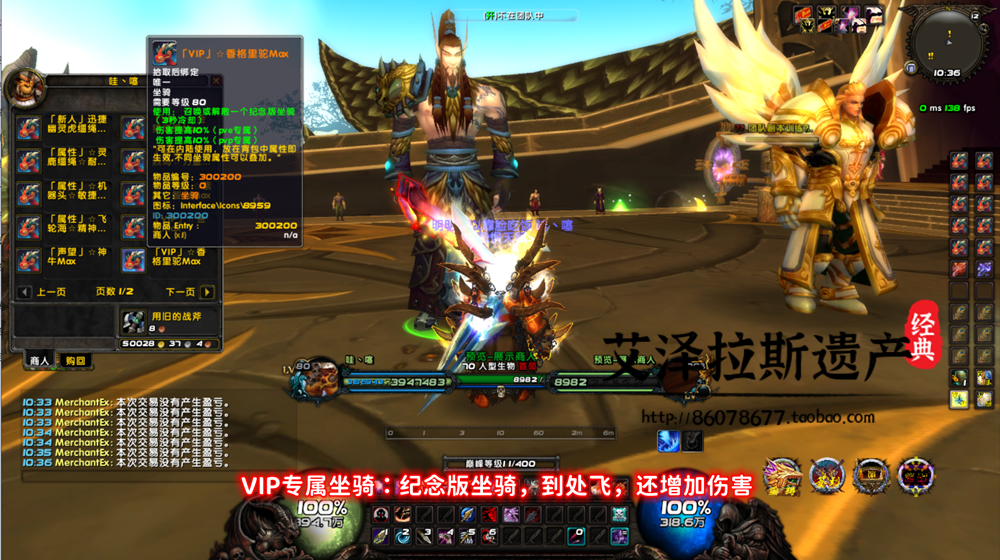Select the 「新人」迅捷幽灵虎缰绳 merchant item
1000x560 pixels.
(29, 128)
